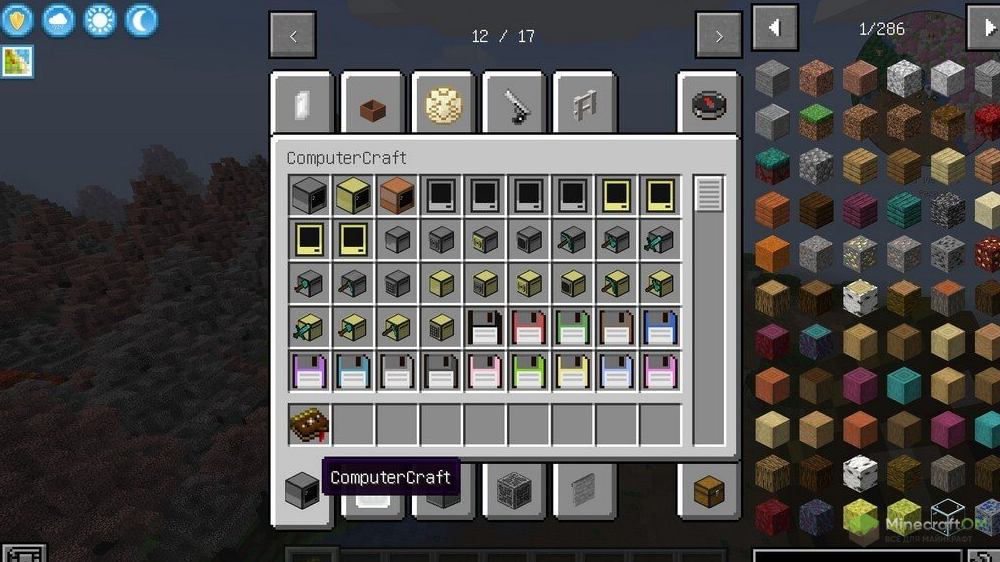The image size is (1000, 562).
Task: Switch to the cookie-icon creative tab
Action: click(x=442, y=105)
